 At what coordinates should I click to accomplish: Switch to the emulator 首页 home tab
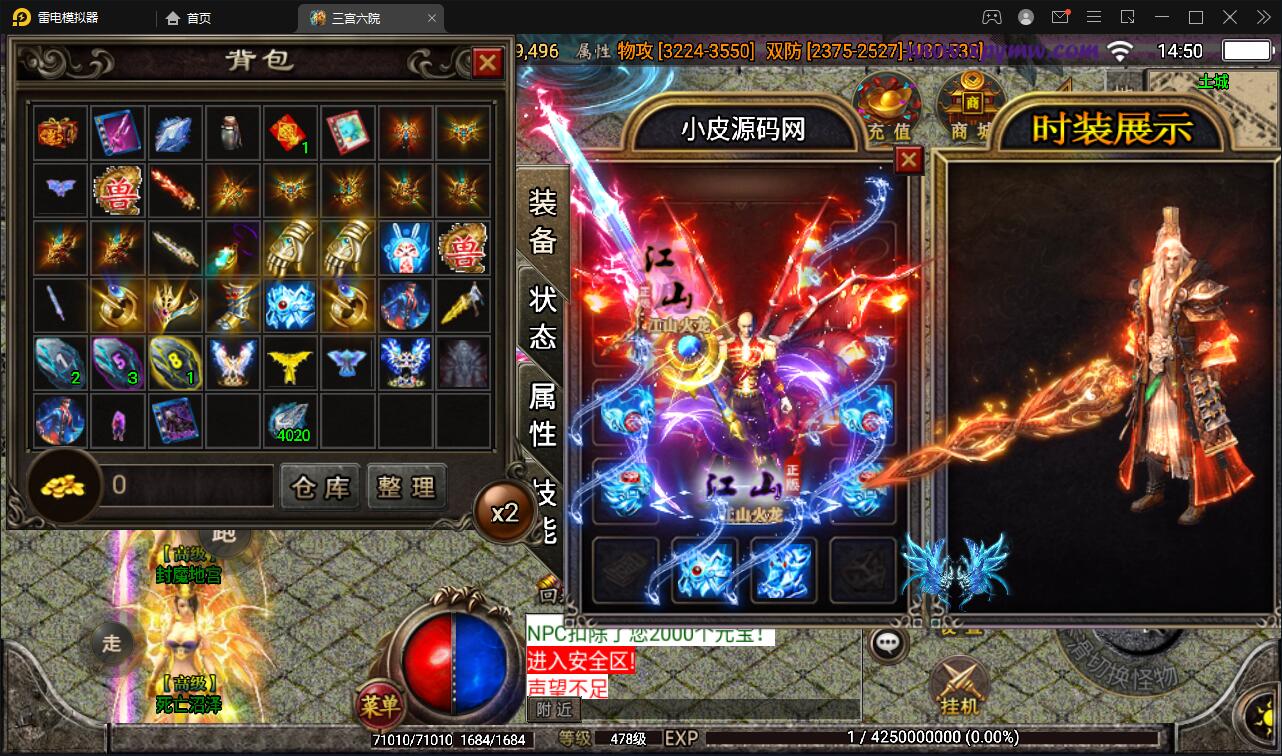coord(188,17)
